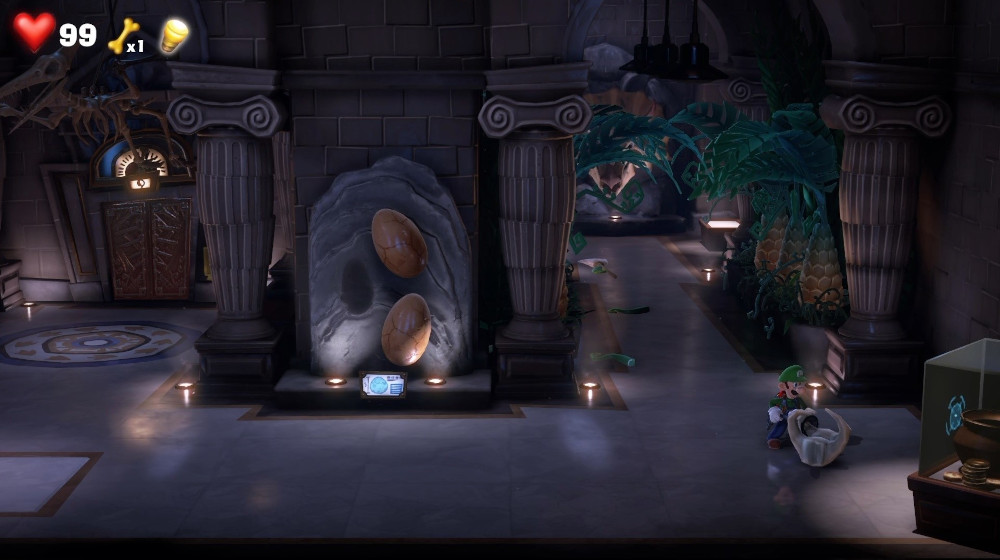
Task: Click the yellow light bulb icon
Action: (x=174, y=35)
